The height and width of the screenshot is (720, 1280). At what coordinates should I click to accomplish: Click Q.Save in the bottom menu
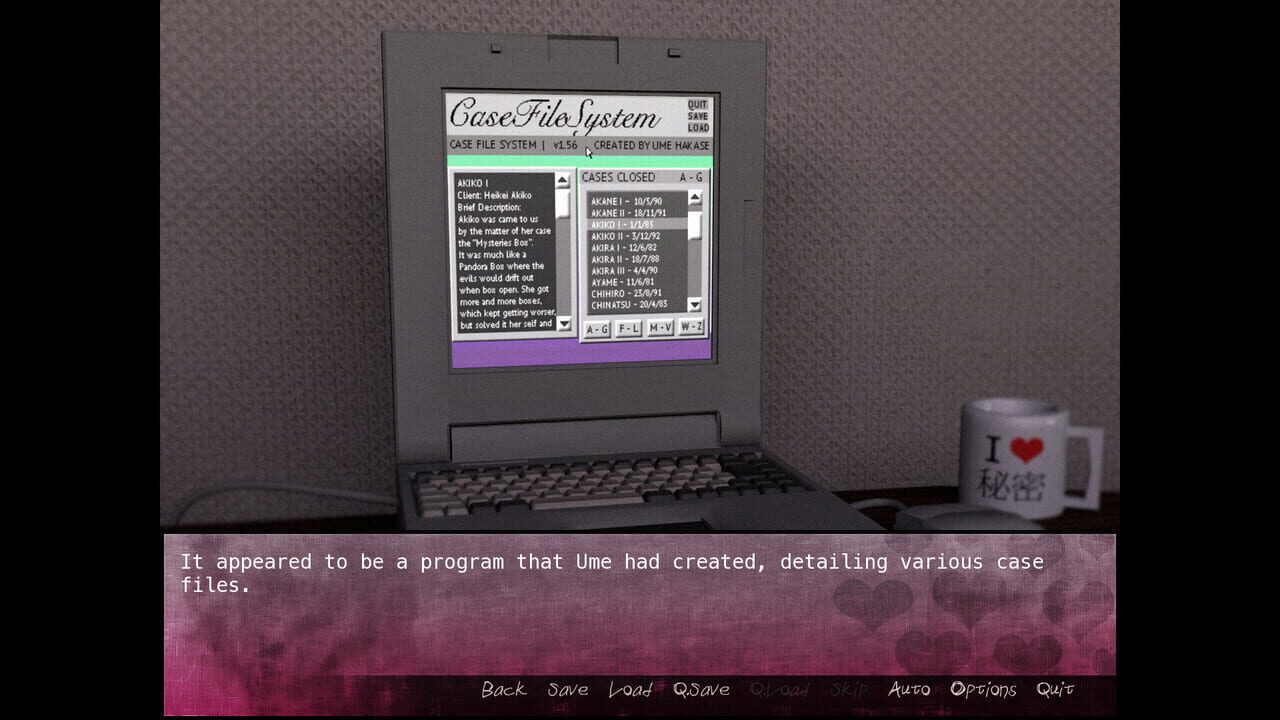pos(703,688)
